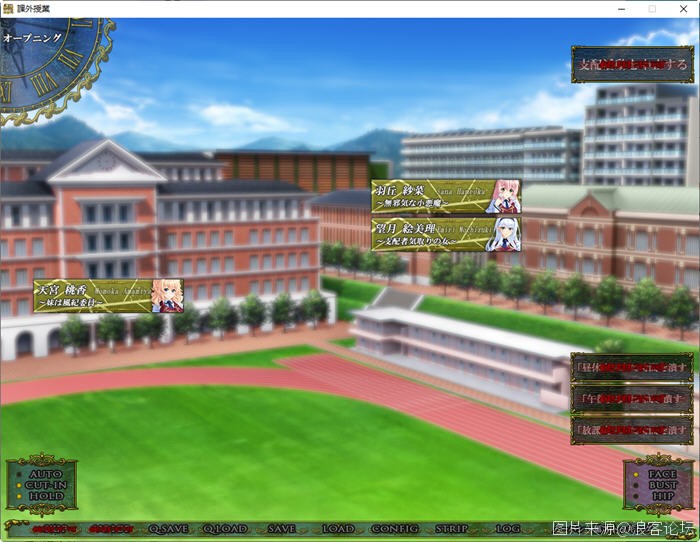Toggle AUTO mode
Screen dimensions: 700x542
tap(45, 473)
